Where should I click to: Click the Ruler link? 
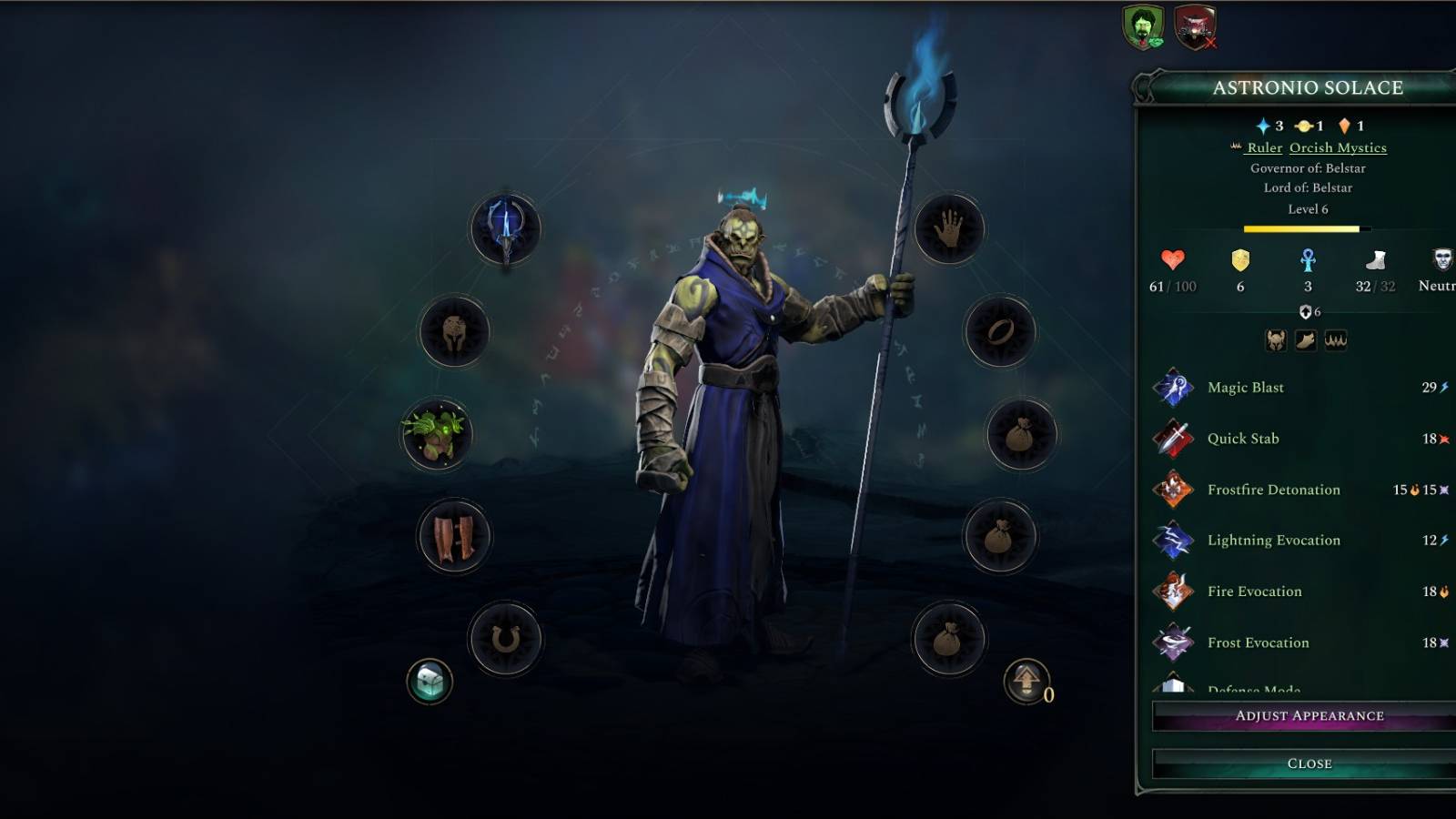coord(1266,147)
